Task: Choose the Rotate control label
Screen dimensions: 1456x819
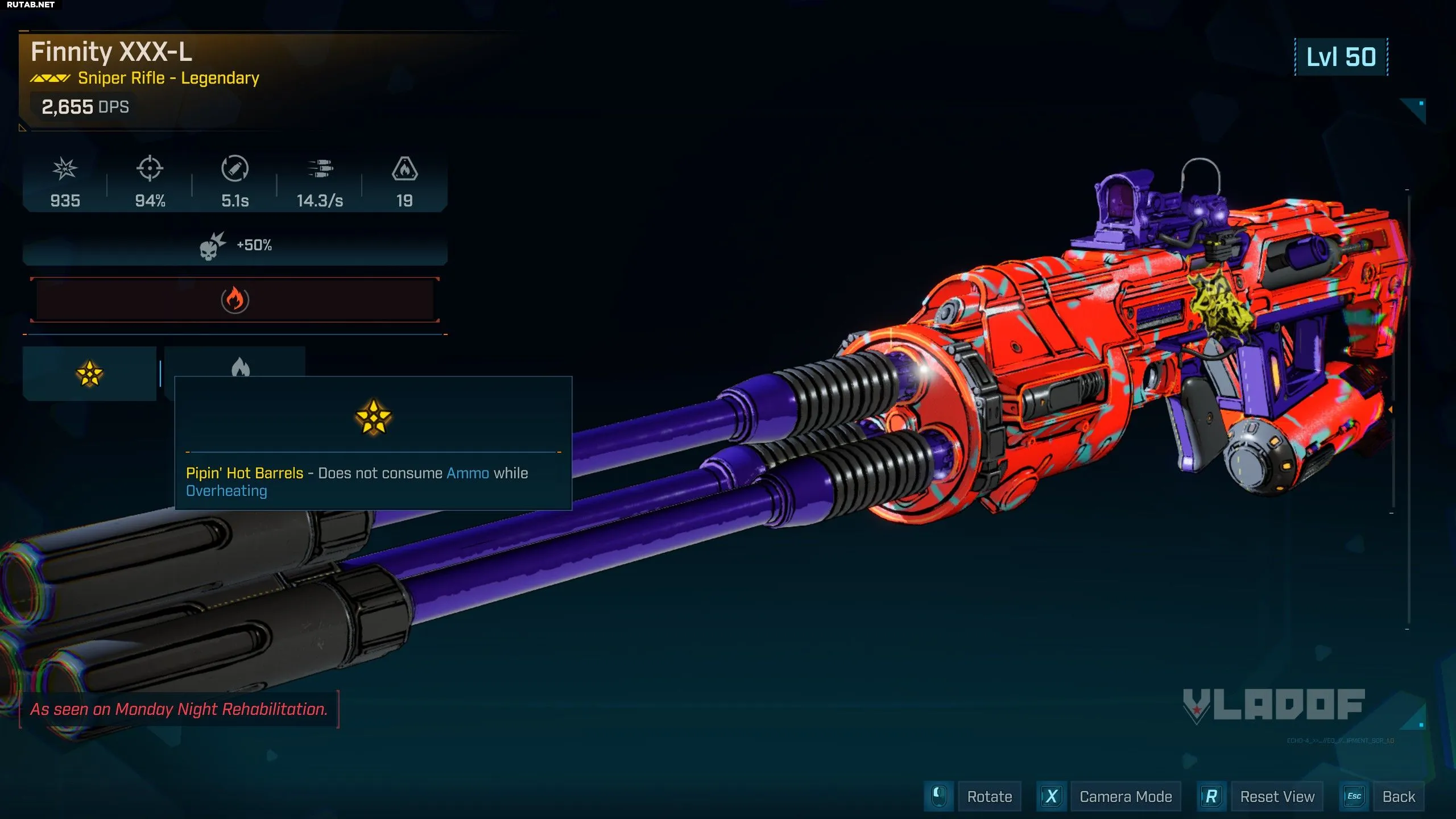Action: coord(989,796)
